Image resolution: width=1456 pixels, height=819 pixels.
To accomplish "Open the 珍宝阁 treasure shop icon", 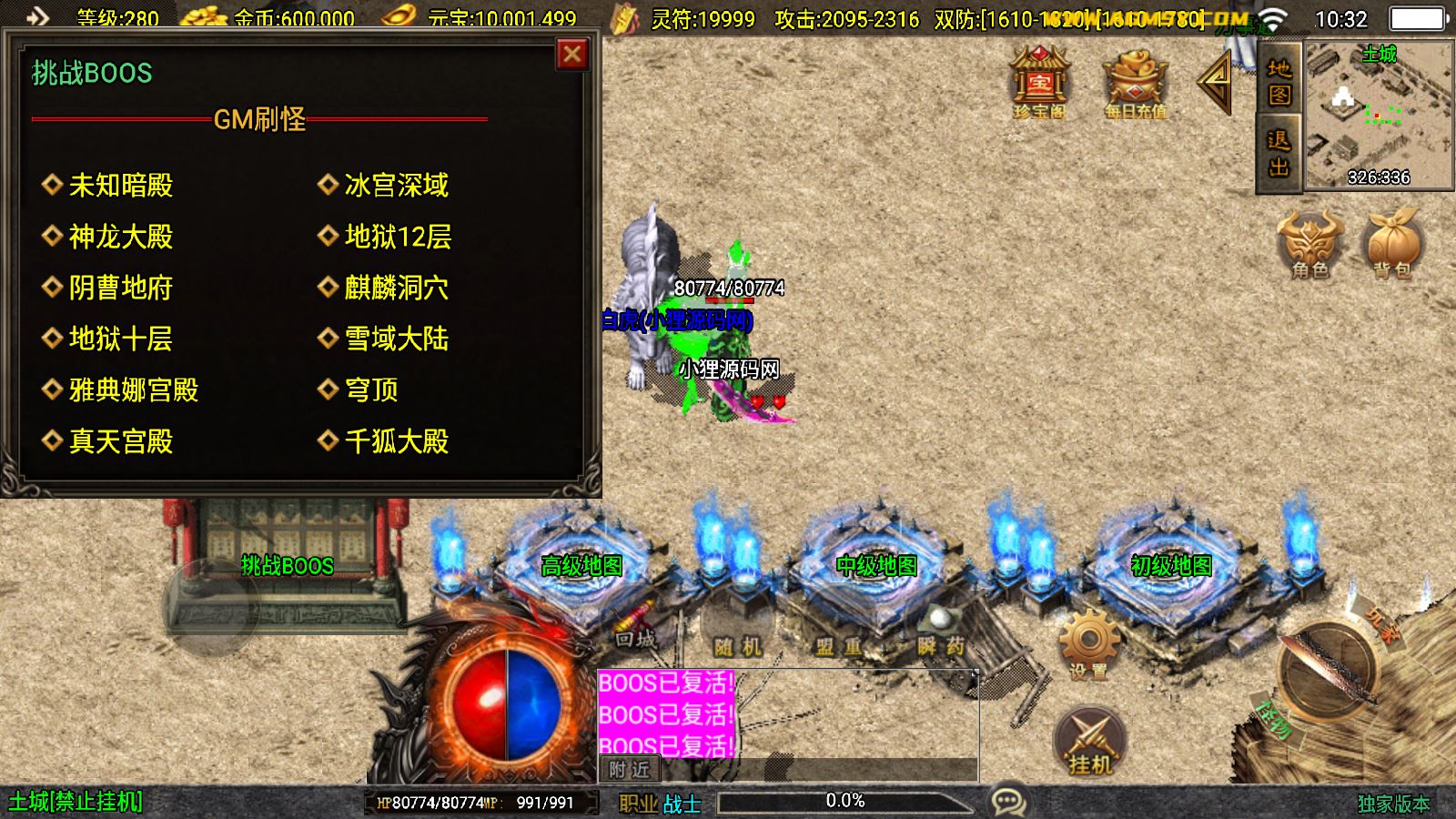I will pyautogui.click(x=1039, y=84).
